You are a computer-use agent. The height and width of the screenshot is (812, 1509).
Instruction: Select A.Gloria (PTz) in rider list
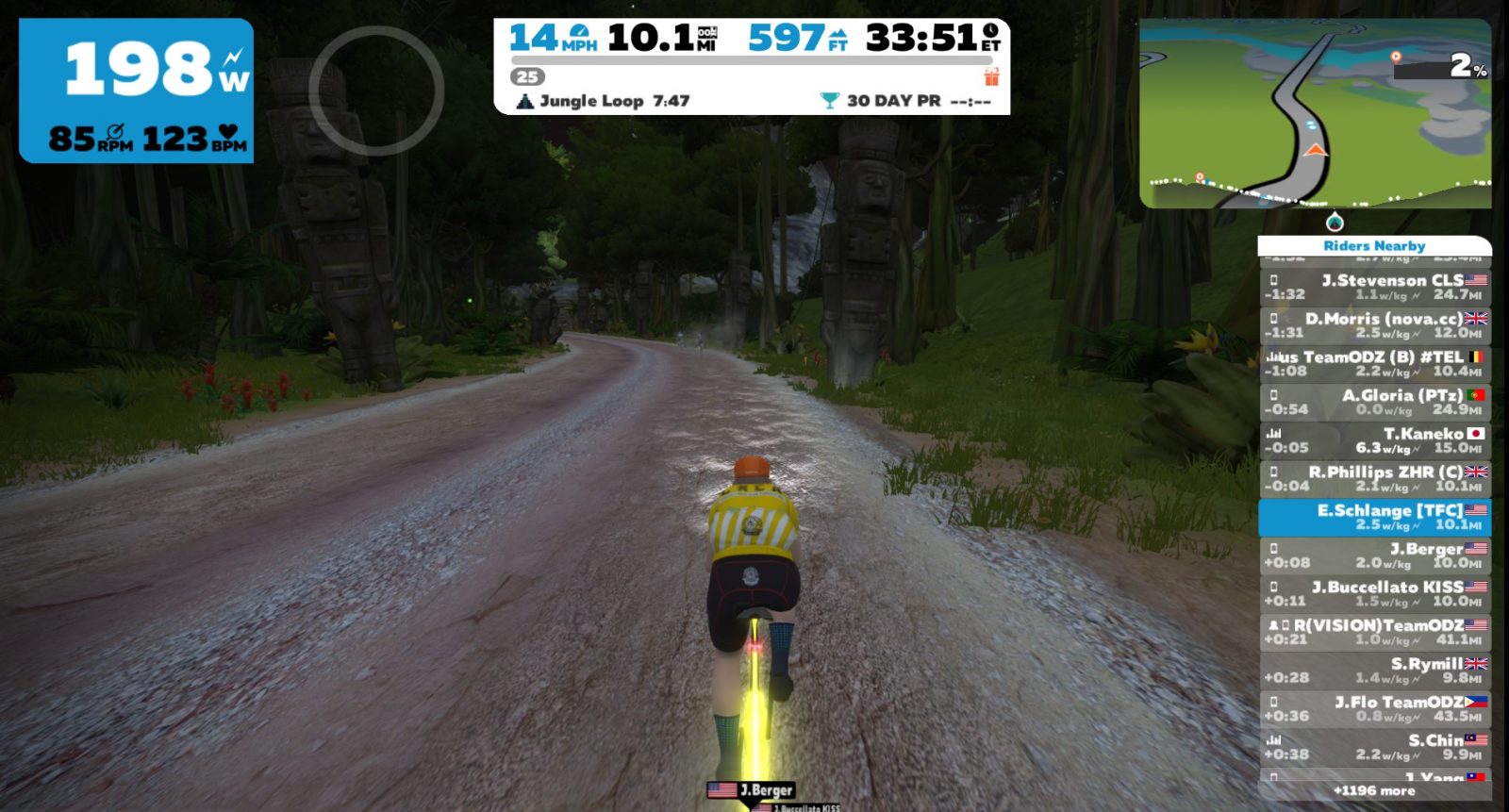1374,402
